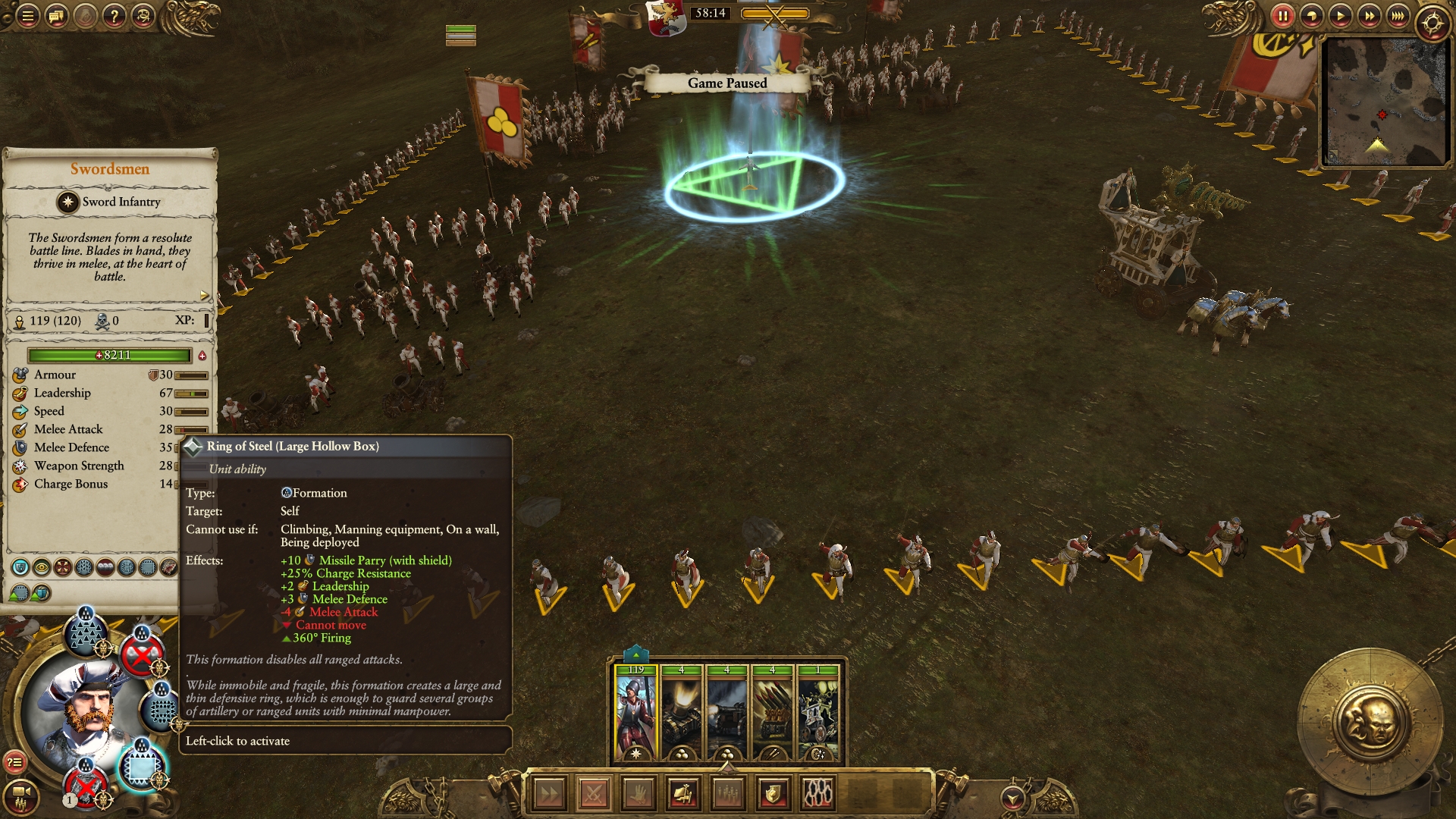Set game speed to normal play
Screen dimensions: 1456x819
pyautogui.click(x=1340, y=16)
